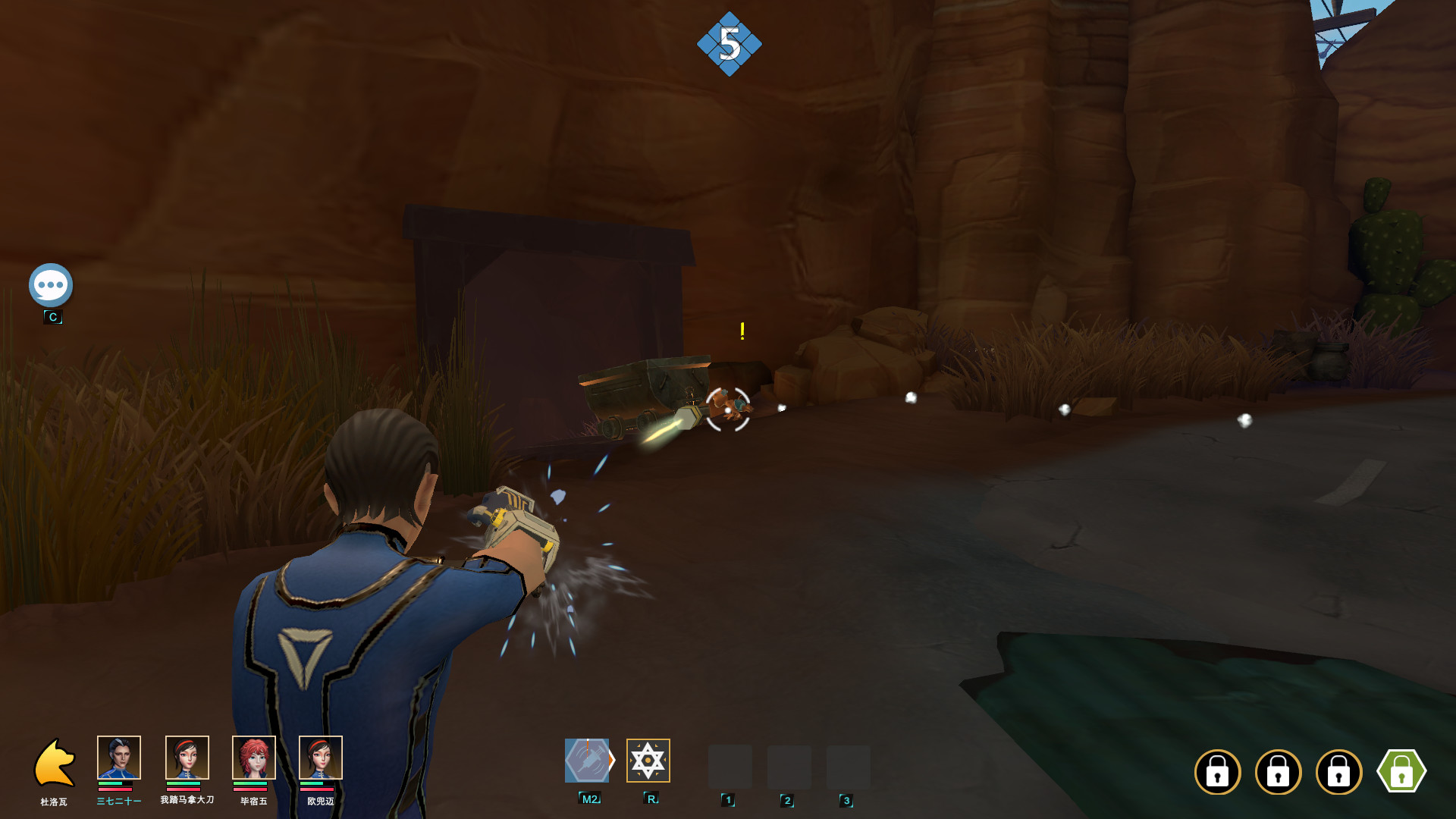Screen dimensions: 1456x819
Task: Activate the syringe ability icon
Action: 588,761
